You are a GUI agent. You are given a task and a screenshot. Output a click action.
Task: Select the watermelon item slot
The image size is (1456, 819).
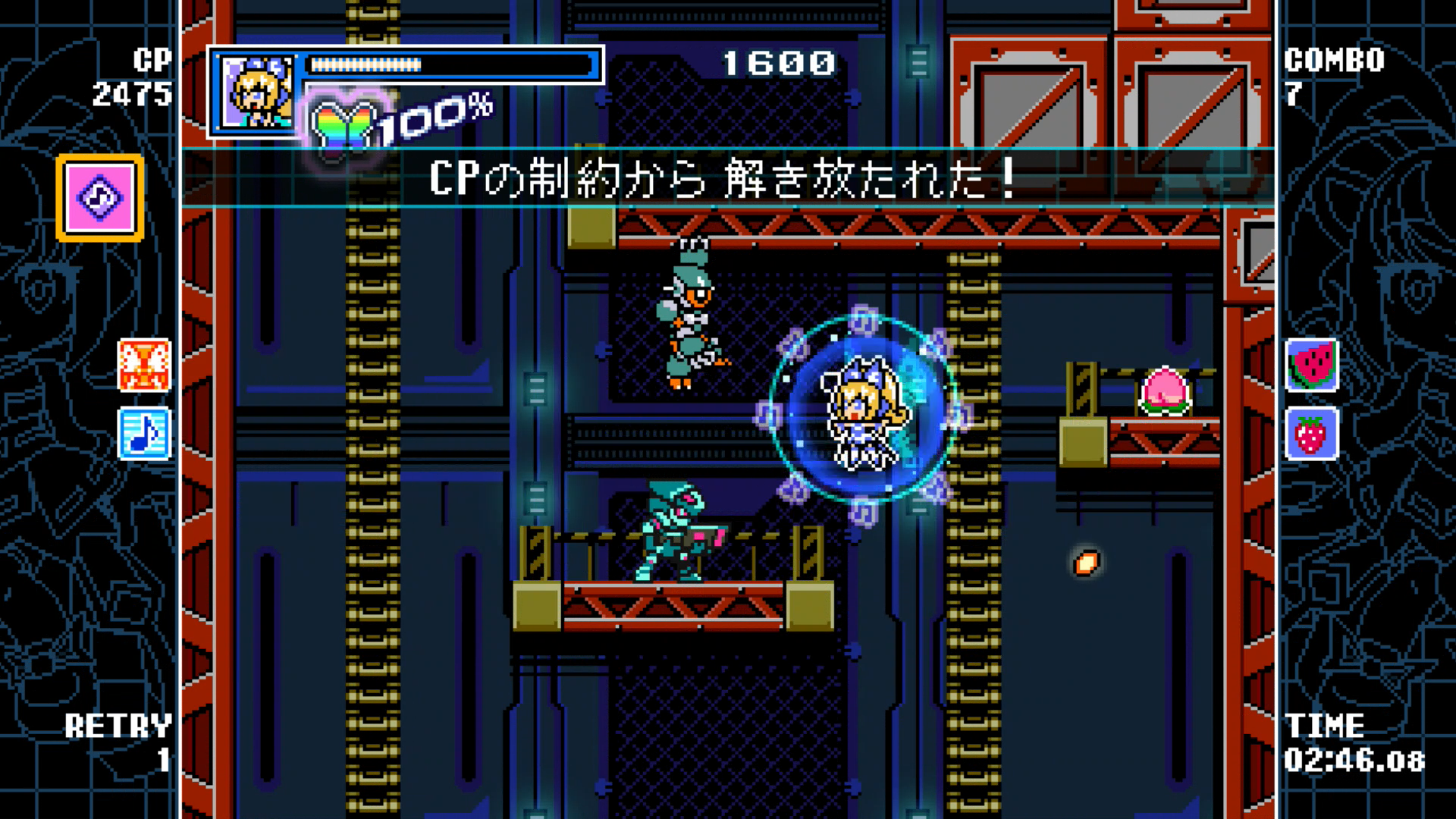1312,365
